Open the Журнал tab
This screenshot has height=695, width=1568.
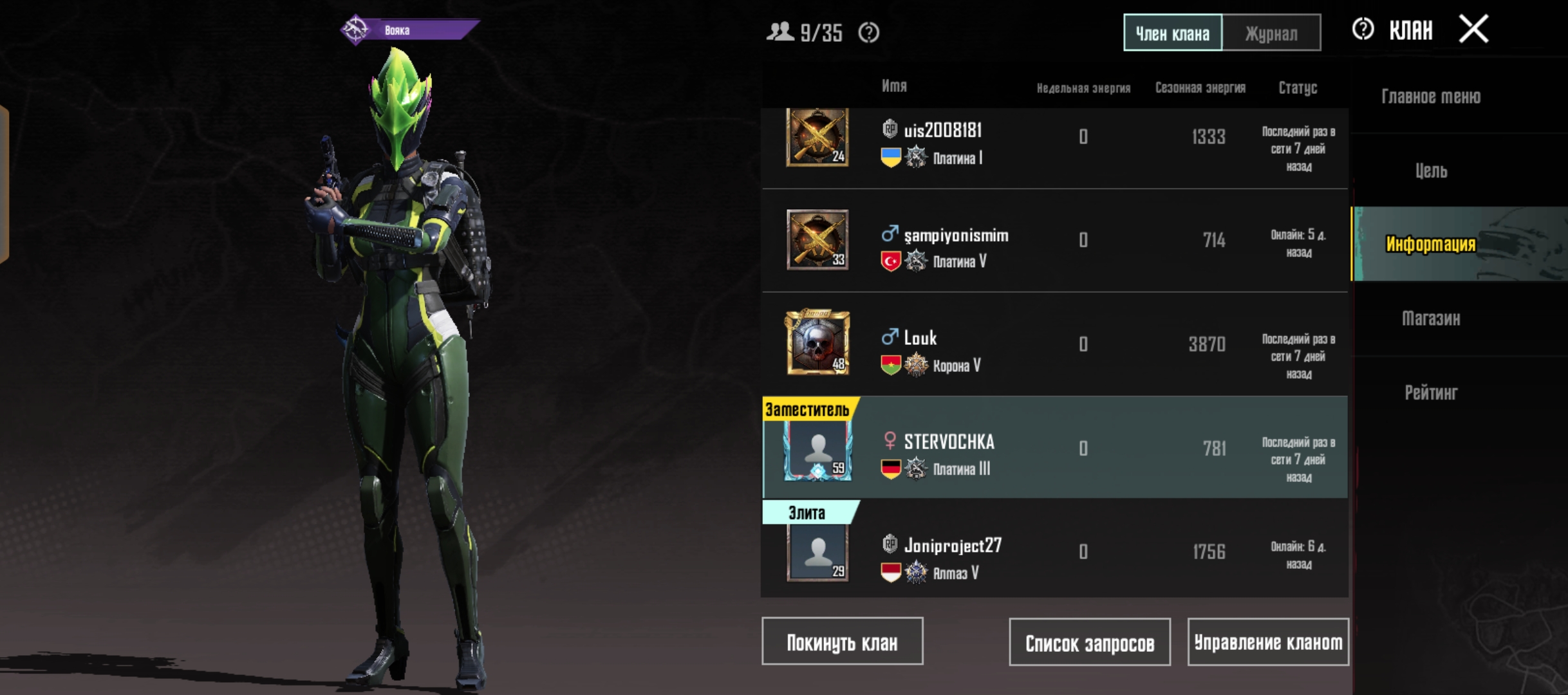[x=1271, y=33]
